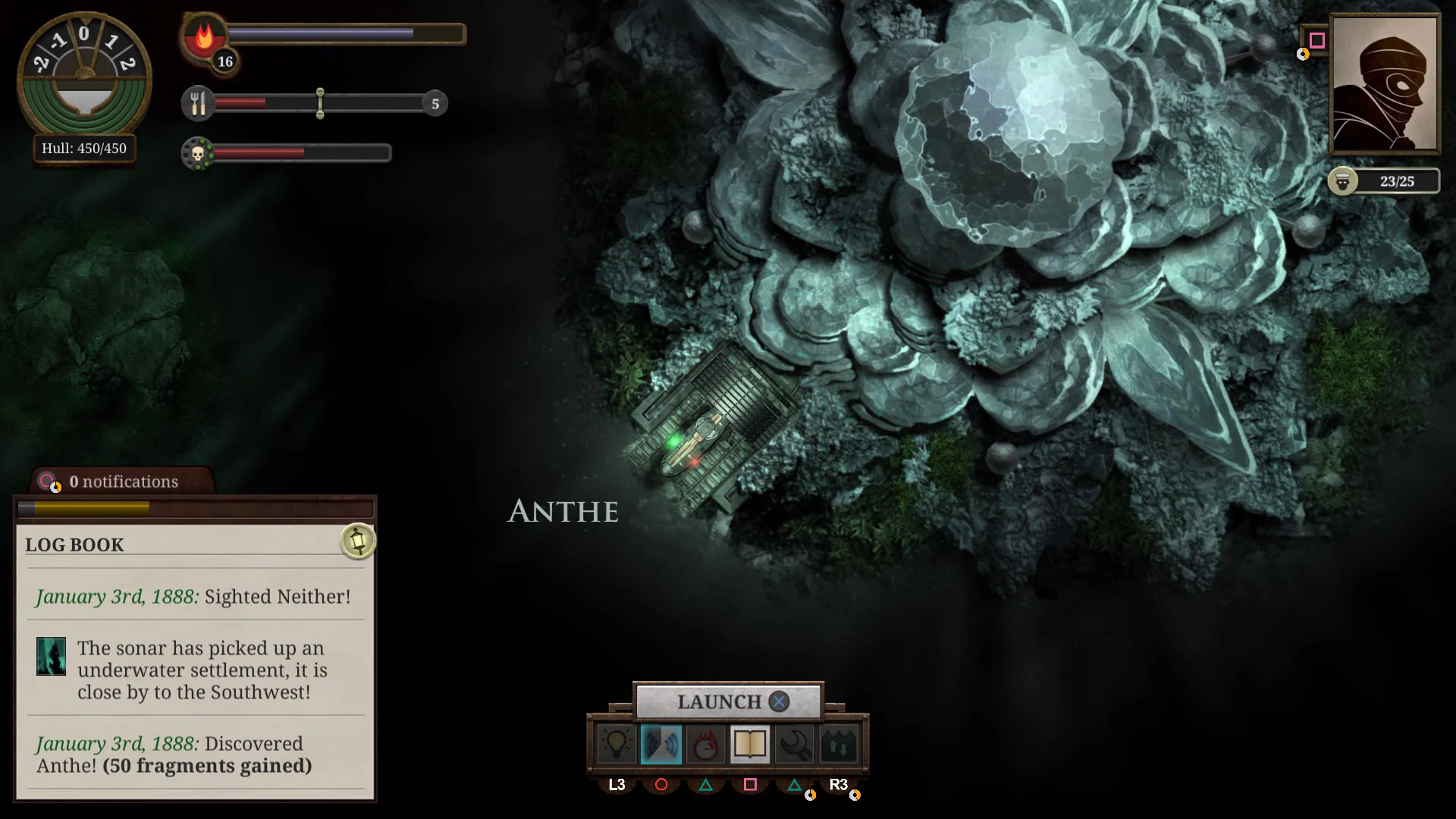Click the lantern icon on the Log Book
Image resolution: width=1456 pixels, height=819 pixels.
[x=358, y=540]
